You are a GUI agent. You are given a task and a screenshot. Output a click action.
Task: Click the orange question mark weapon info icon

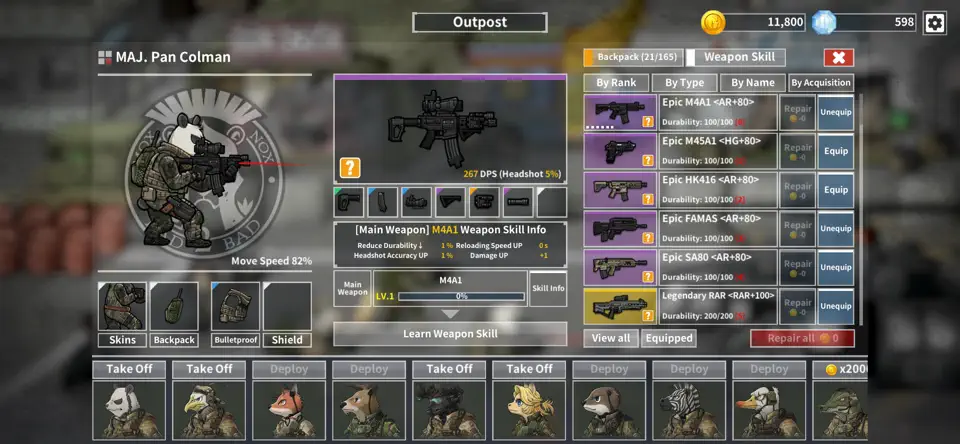point(350,168)
